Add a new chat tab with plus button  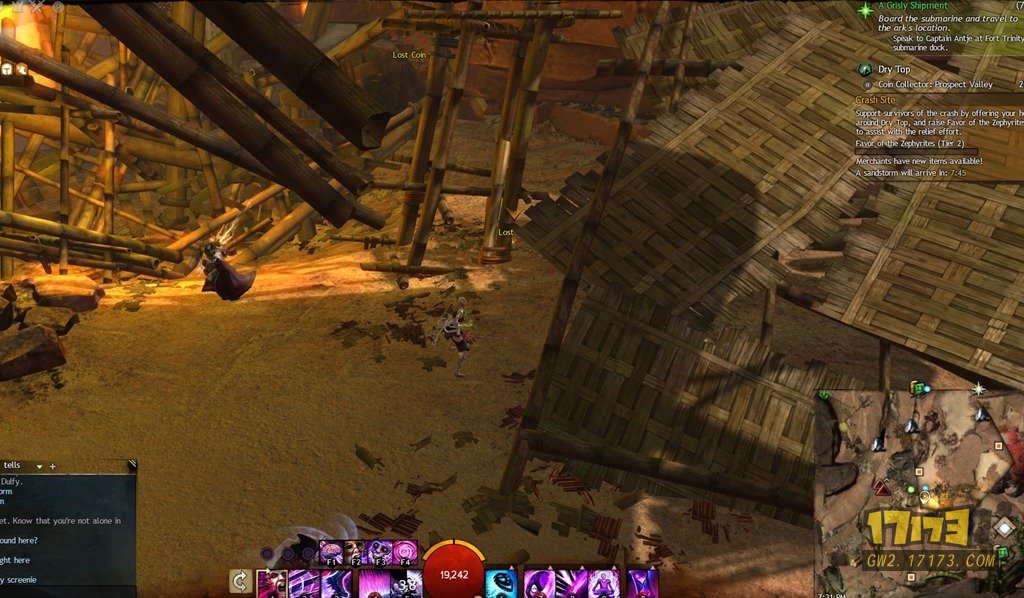[x=53, y=466]
